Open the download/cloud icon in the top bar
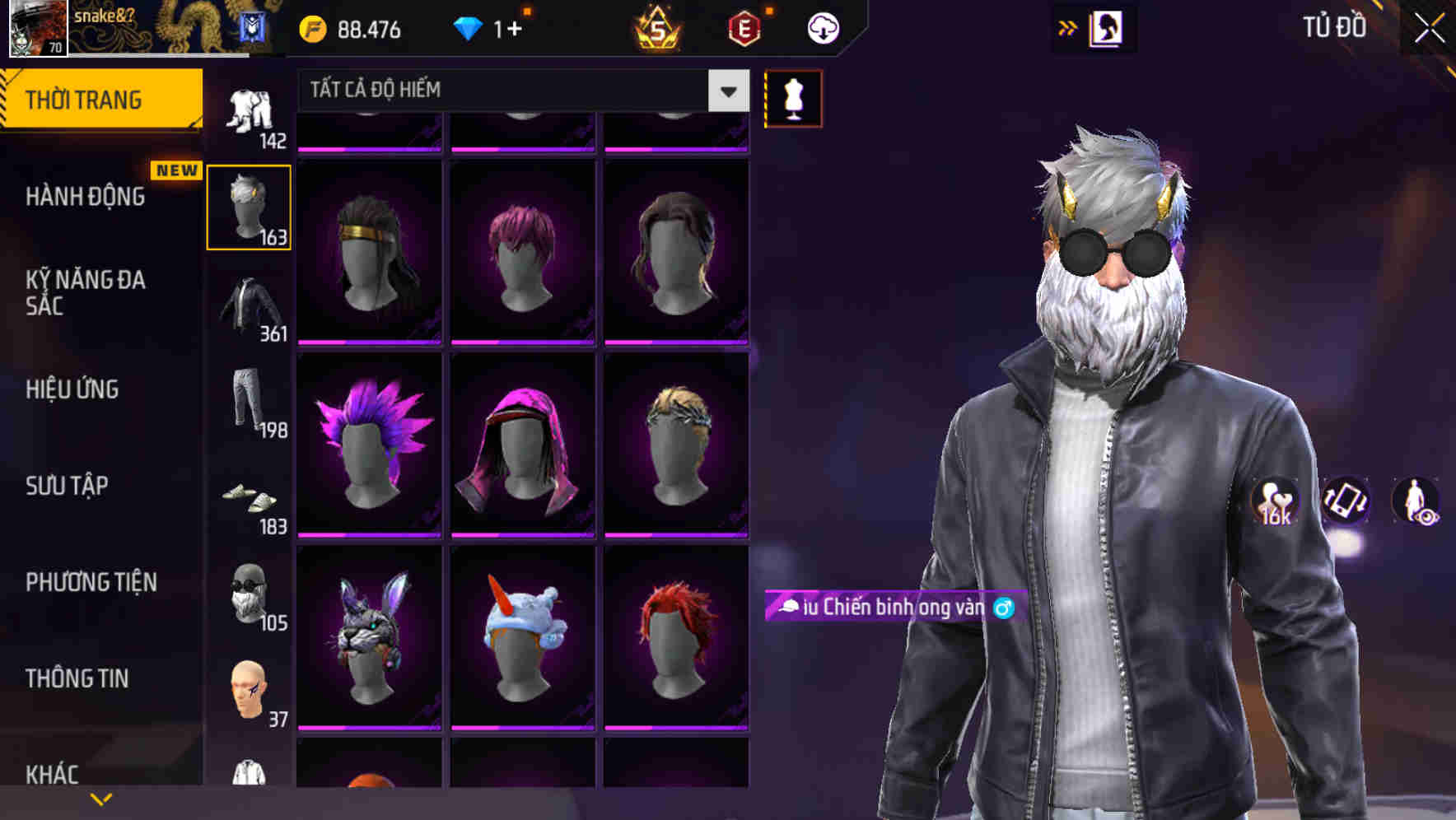The width and height of the screenshot is (1456, 820). coord(822,27)
